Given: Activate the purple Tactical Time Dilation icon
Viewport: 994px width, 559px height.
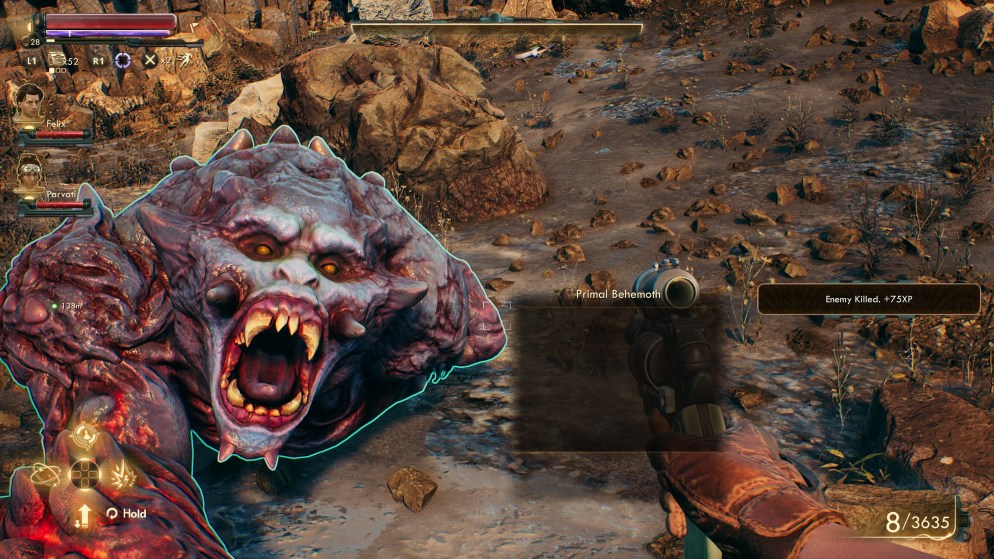Looking at the screenshot, I should point(123,60).
